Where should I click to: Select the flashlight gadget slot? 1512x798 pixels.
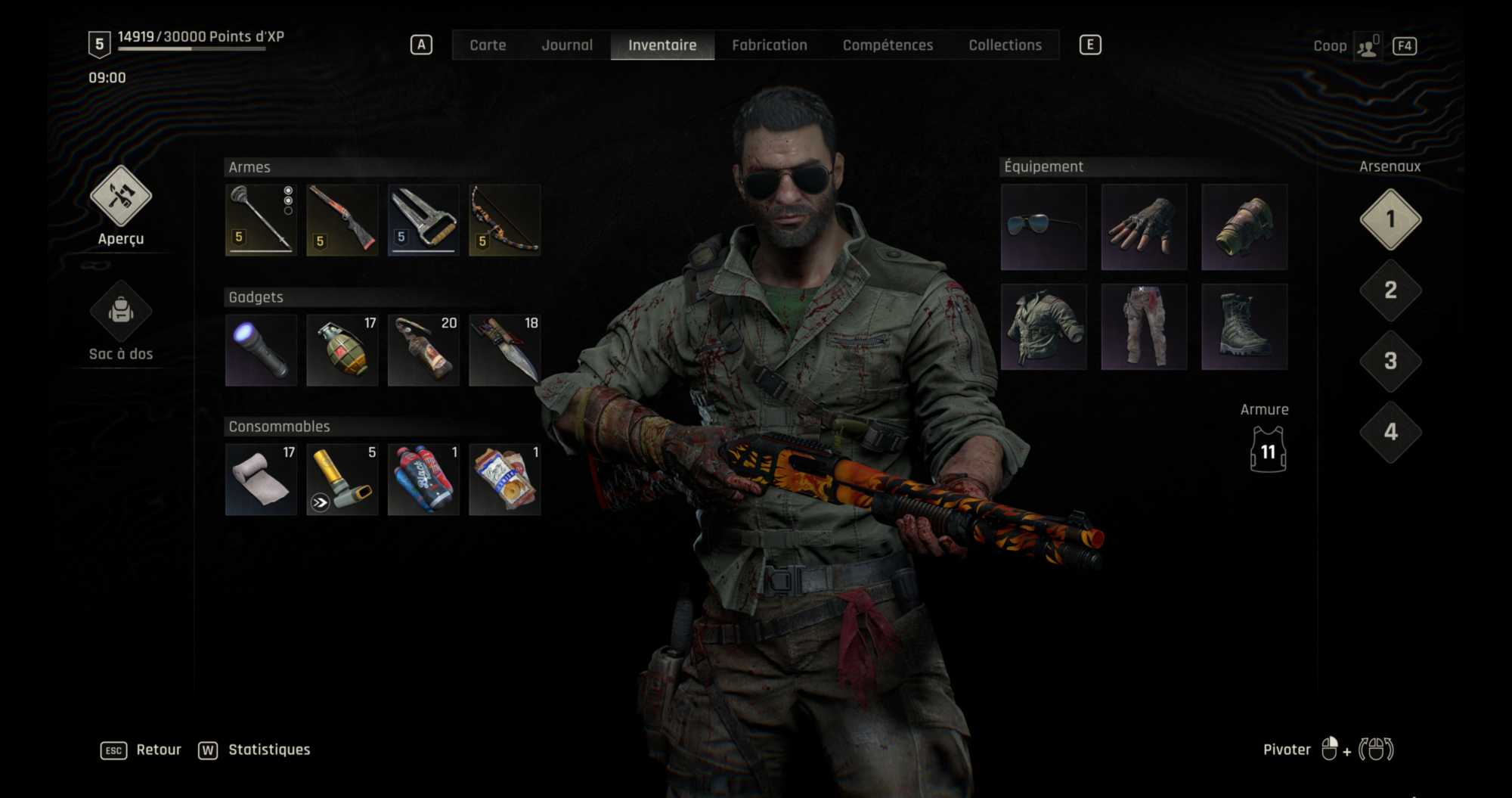tap(261, 350)
